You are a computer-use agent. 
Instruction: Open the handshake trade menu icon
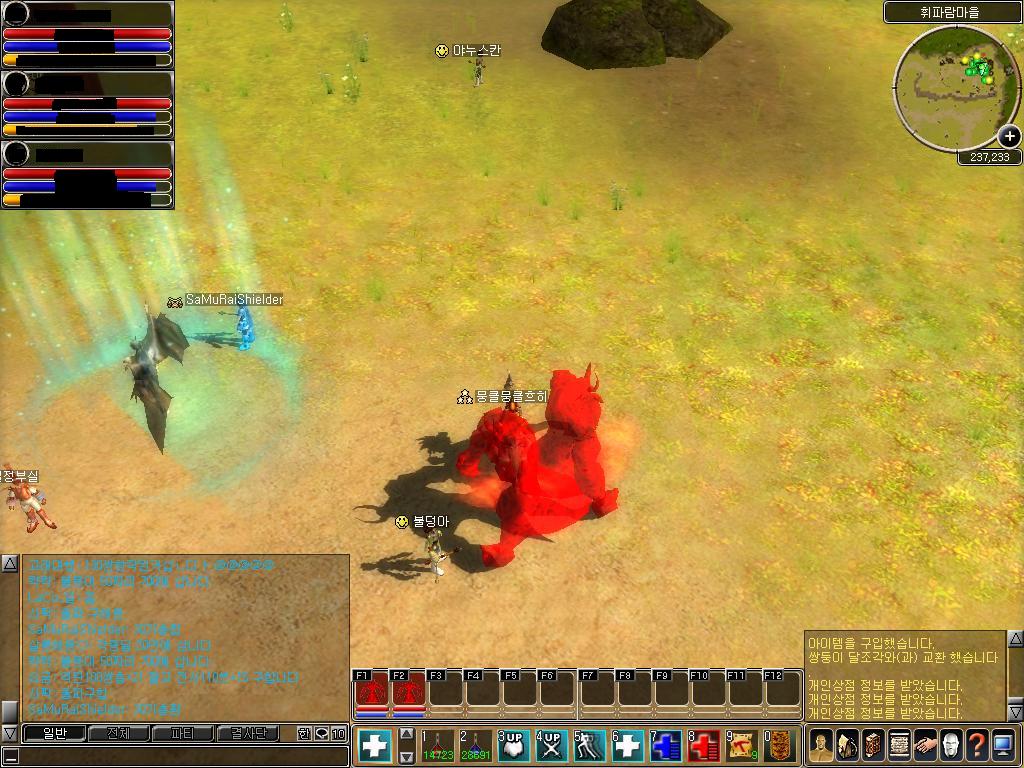coord(925,745)
